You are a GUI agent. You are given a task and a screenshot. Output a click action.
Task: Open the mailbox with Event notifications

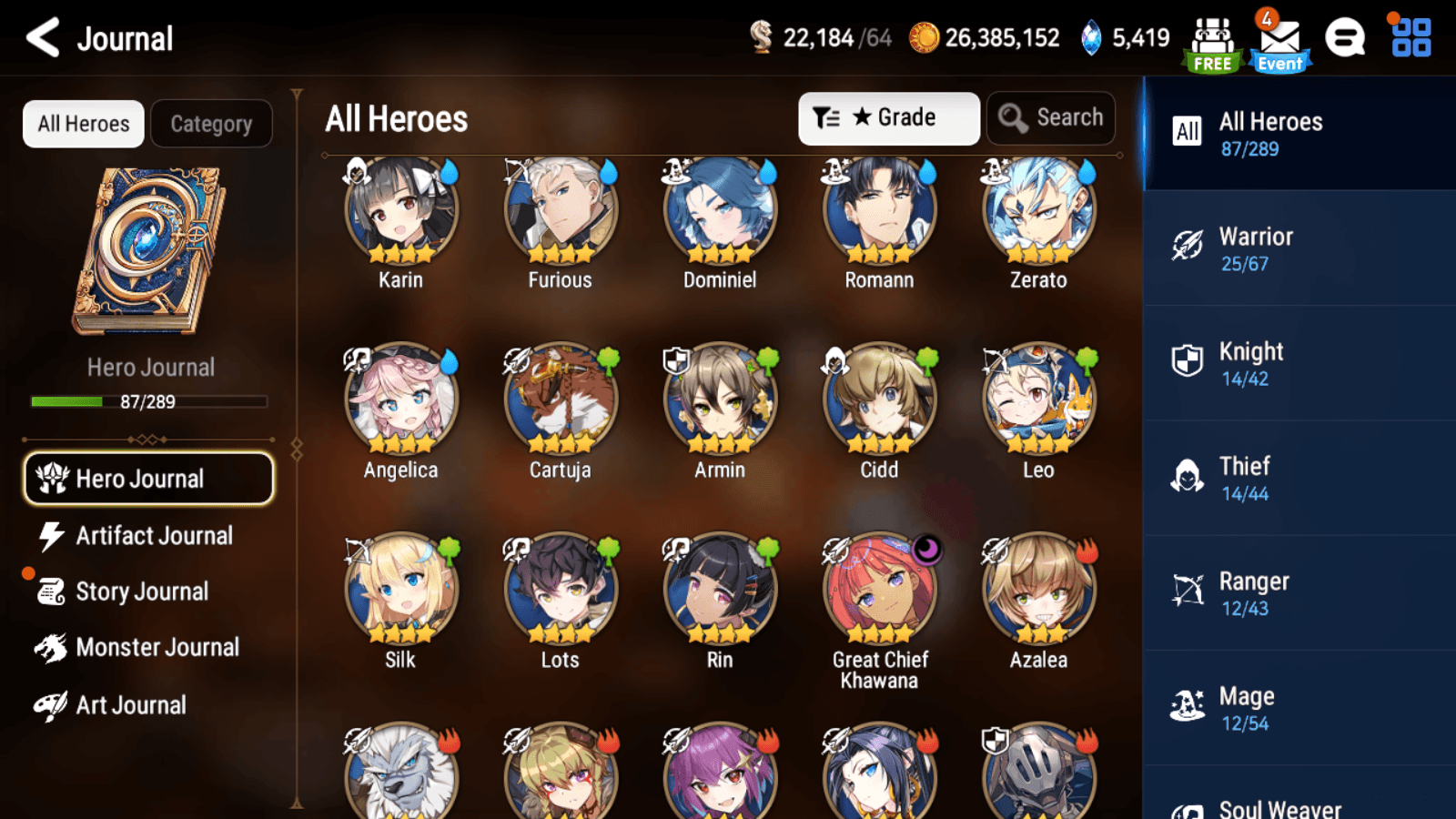(1279, 38)
